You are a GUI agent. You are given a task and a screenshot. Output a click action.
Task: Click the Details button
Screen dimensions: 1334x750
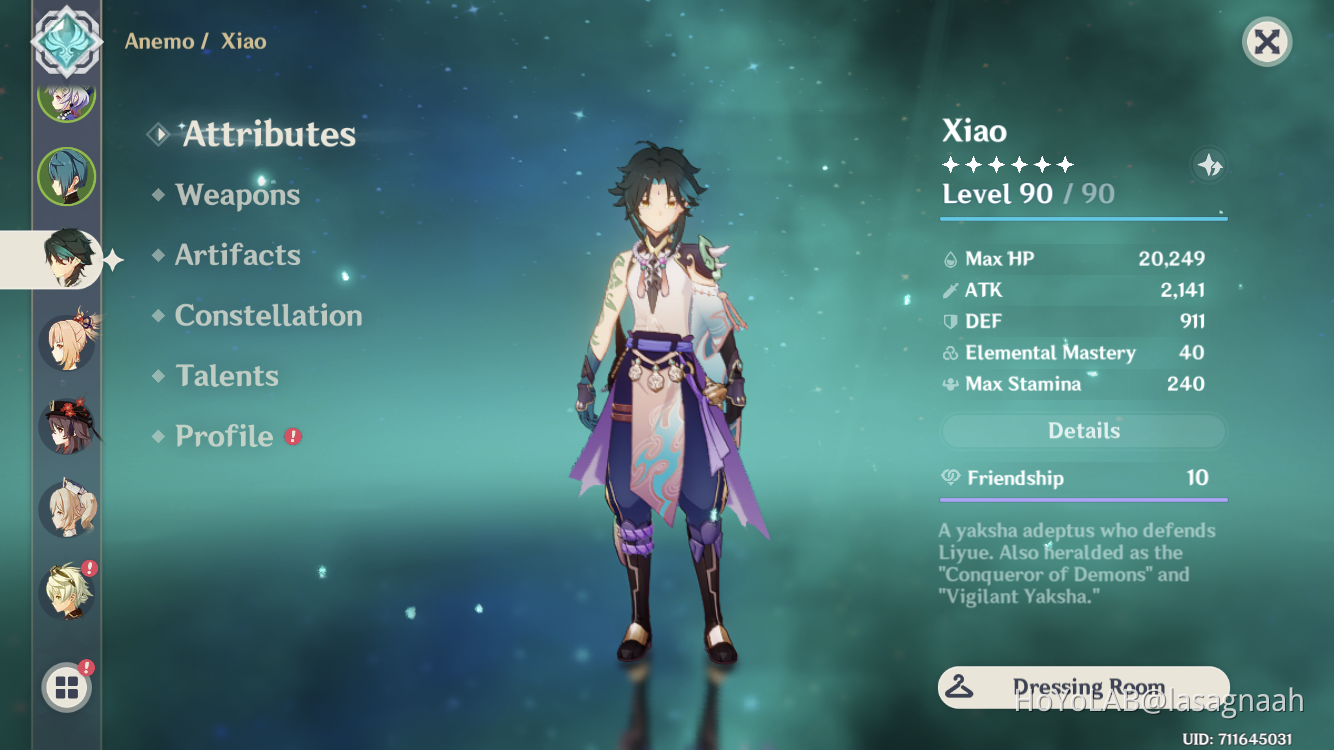coord(1083,431)
